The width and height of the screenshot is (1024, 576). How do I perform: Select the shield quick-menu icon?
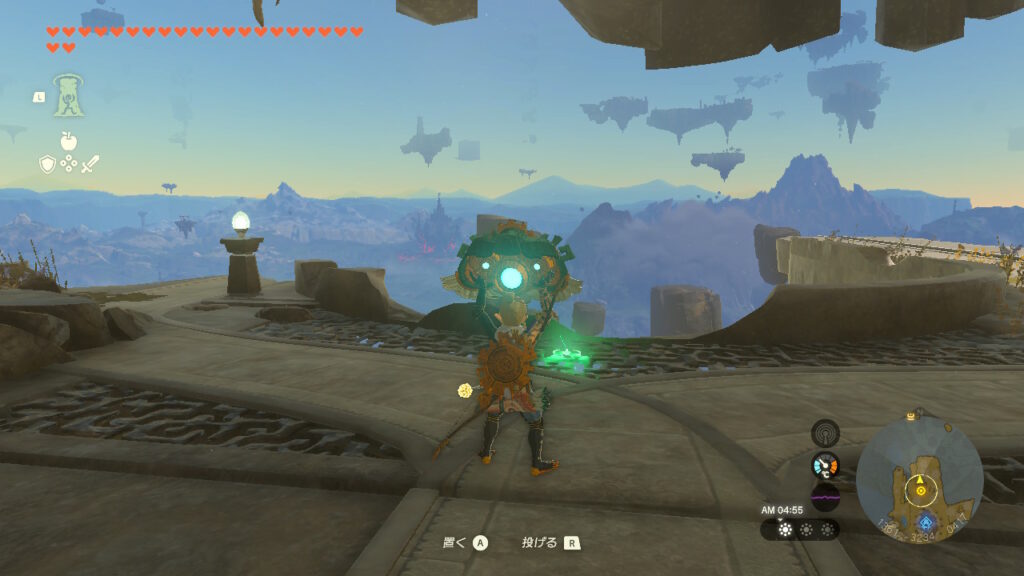tap(47, 164)
